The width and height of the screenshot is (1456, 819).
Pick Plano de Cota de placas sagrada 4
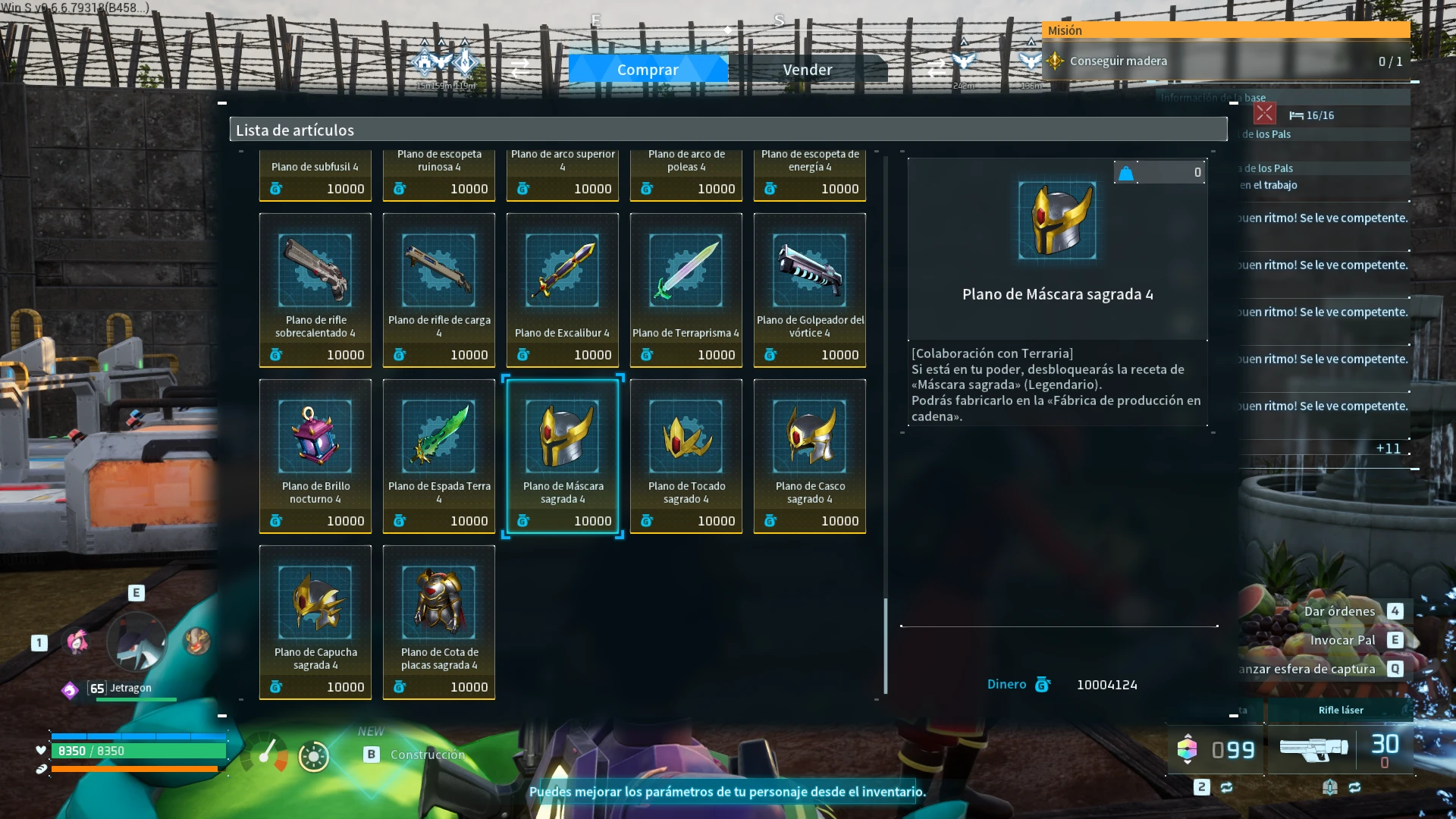pyautogui.click(x=439, y=622)
